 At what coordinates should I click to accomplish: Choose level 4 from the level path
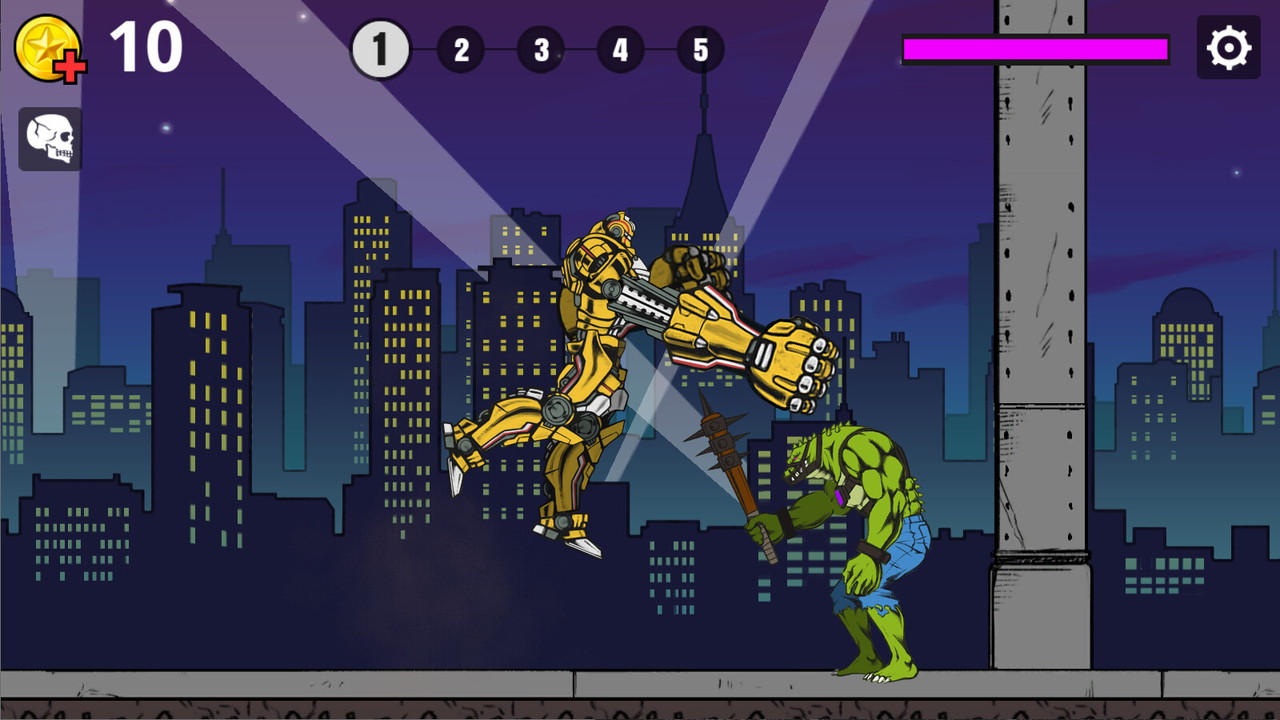pyautogui.click(x=621, y=49)
